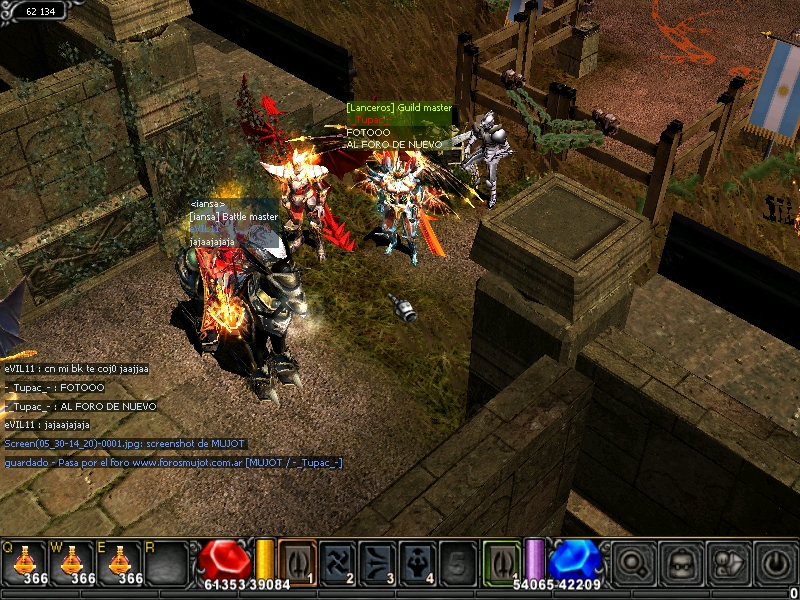
Task: Click the power icon system menu button
Action: [x=776, y=563]
